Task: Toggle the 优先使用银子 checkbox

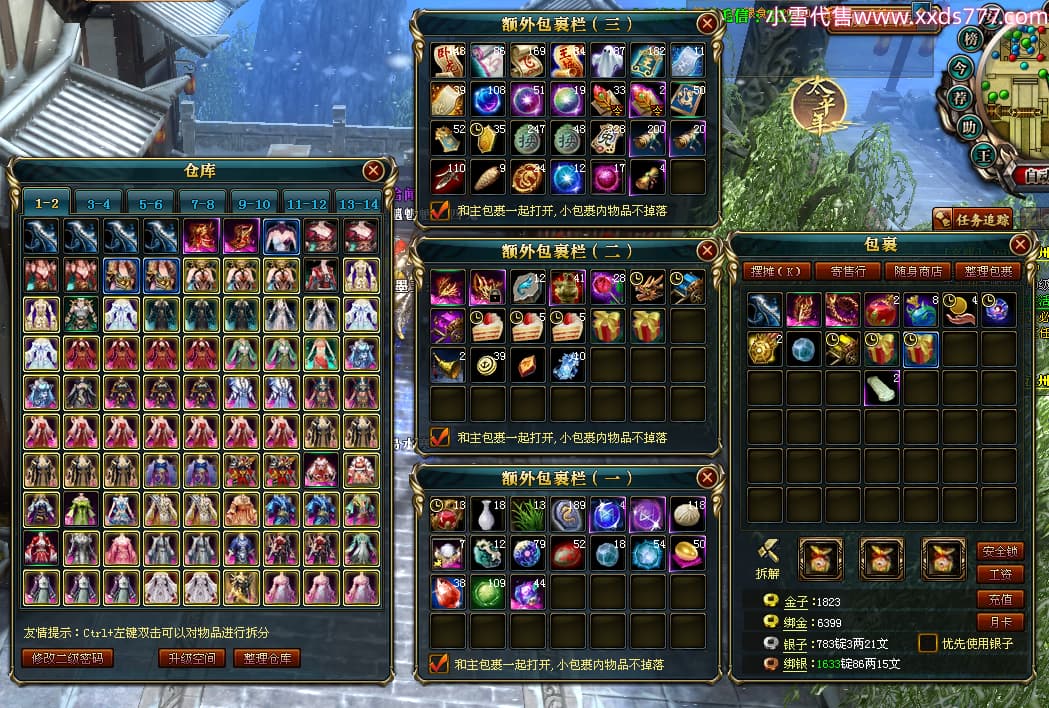Action: [928, 643]
